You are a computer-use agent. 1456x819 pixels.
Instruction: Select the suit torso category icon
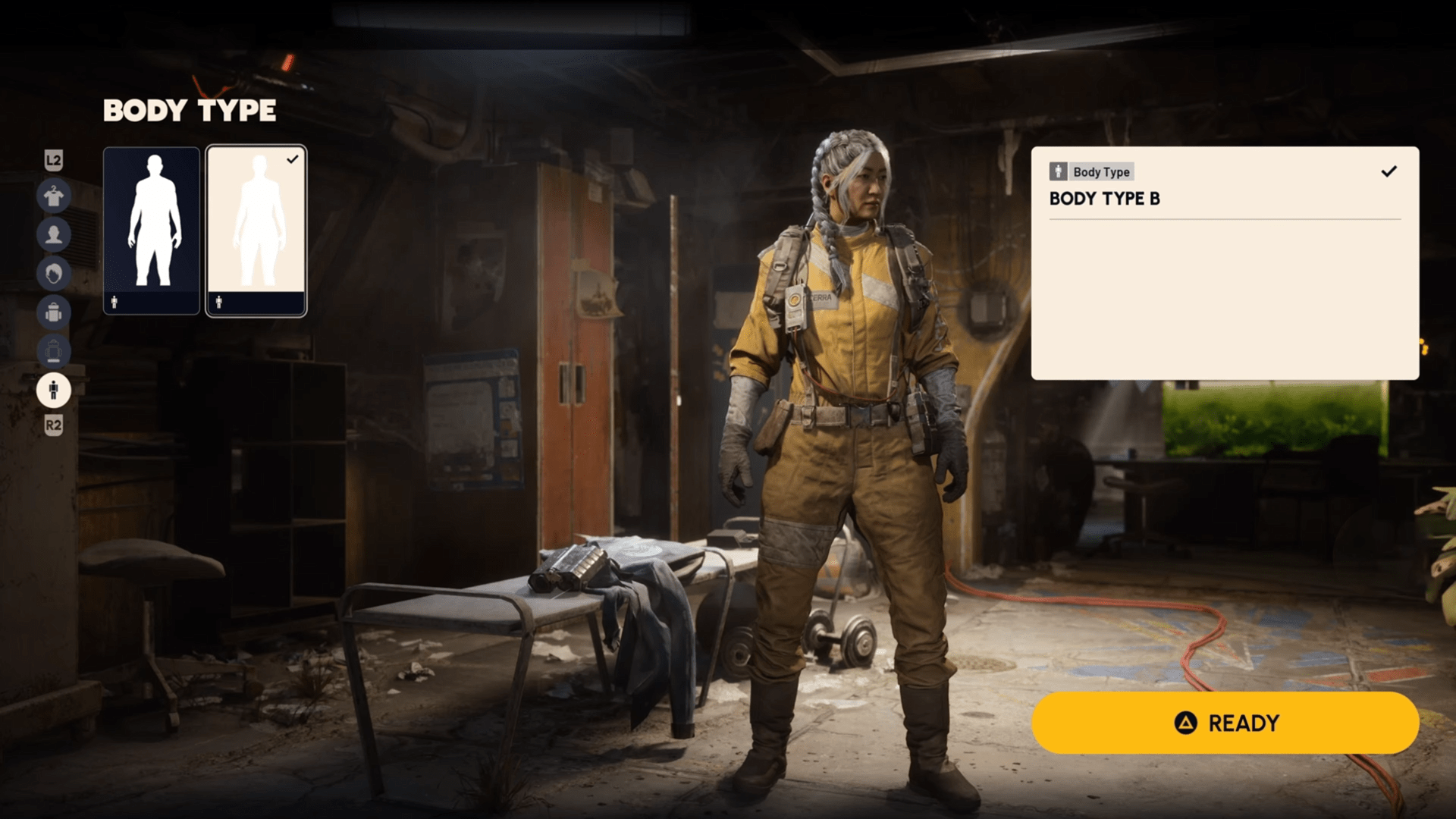(x=54, y=352)
